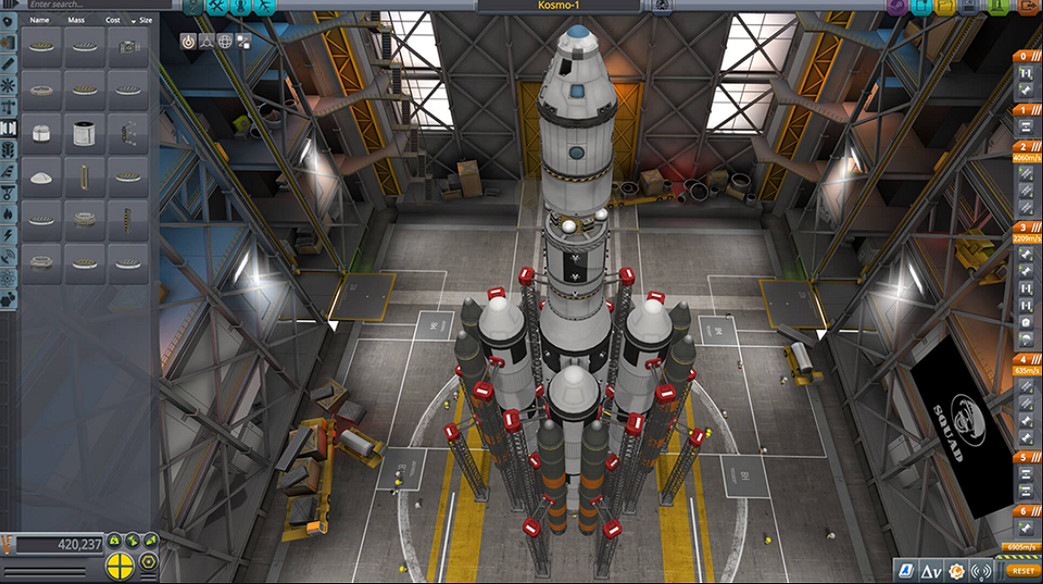The height and width of the screenshot is (584, 1043).
Task: Select the cylindrical metal tank part
Action: [84, 133]
